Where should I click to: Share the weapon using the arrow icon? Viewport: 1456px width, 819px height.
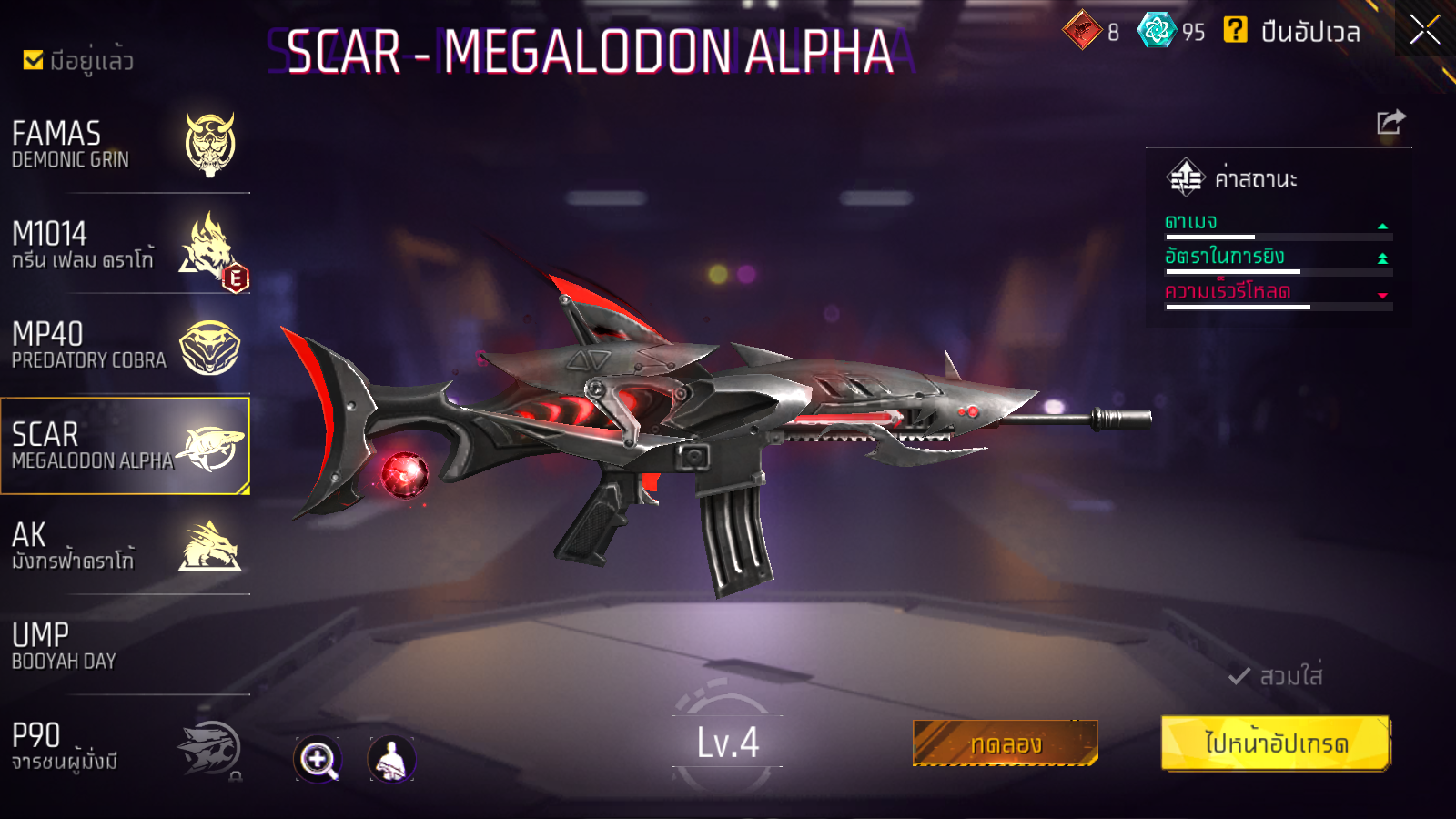[x=1390, y=122]
